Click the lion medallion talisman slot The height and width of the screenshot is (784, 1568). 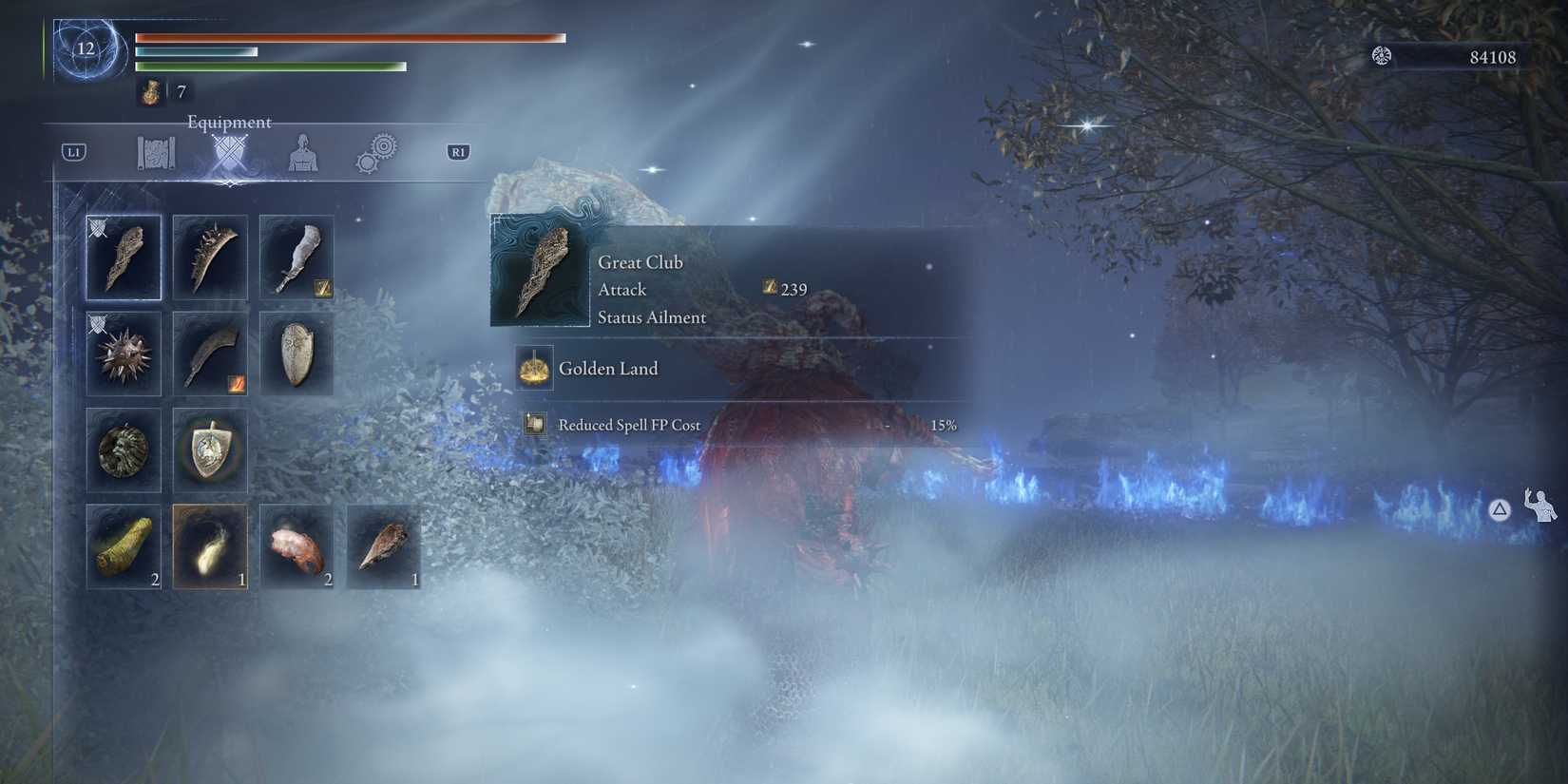pyautogui.click(x=124, y=452)
